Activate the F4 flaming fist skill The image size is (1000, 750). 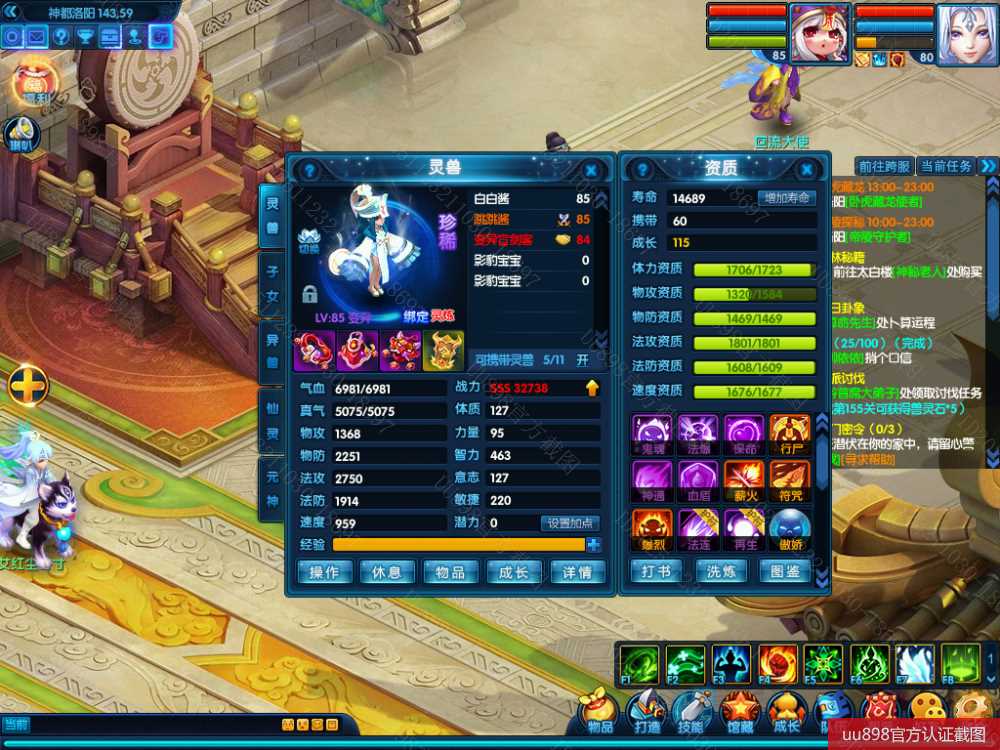click(778, 663)
